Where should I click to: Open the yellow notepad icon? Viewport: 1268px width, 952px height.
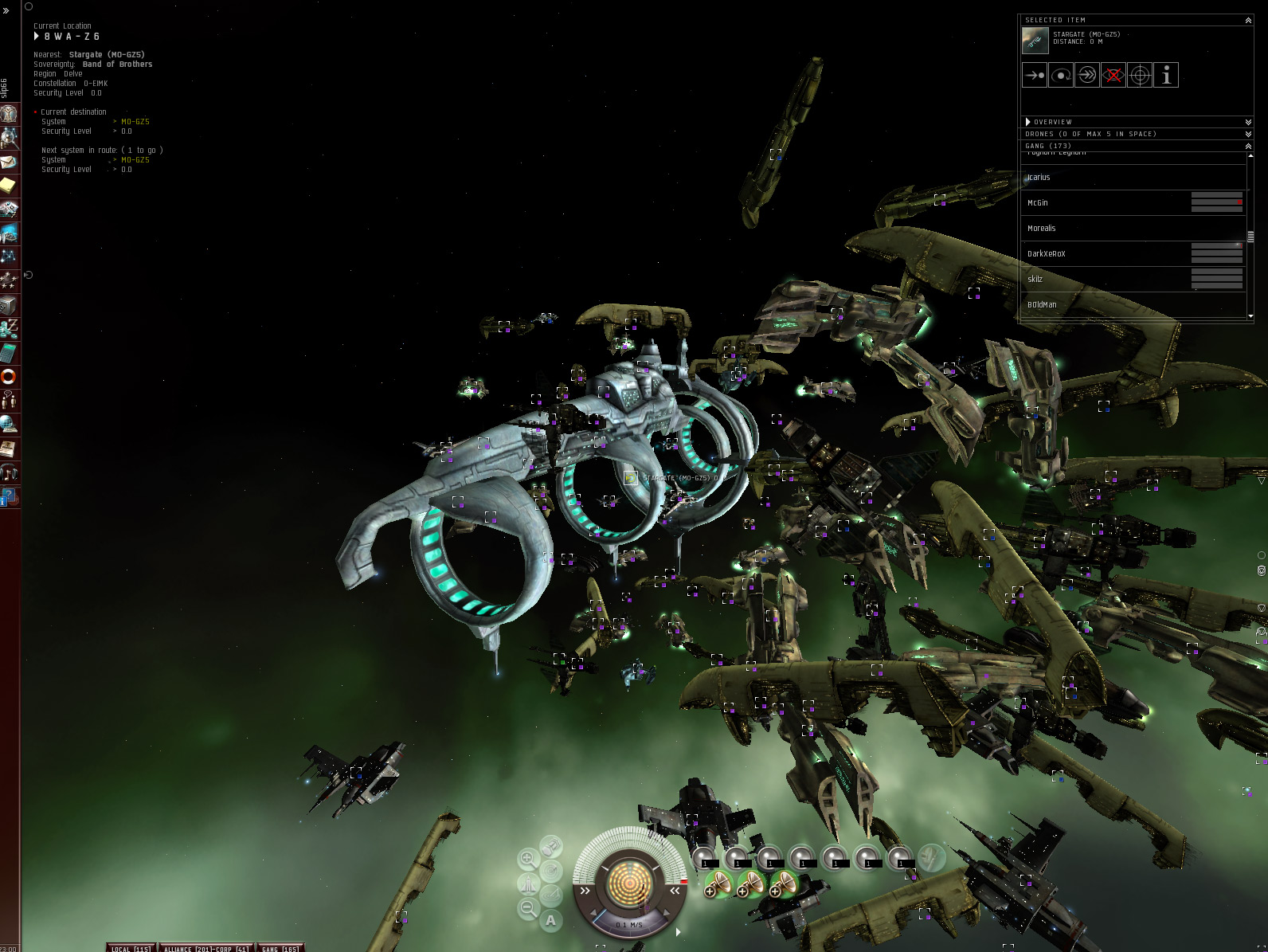[x=8, y=186]
